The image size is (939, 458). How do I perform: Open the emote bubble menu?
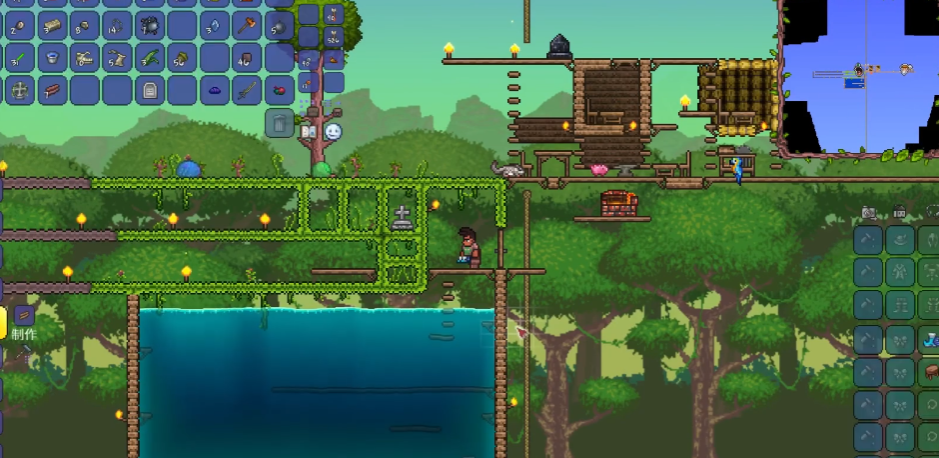(x=333, y=132)
